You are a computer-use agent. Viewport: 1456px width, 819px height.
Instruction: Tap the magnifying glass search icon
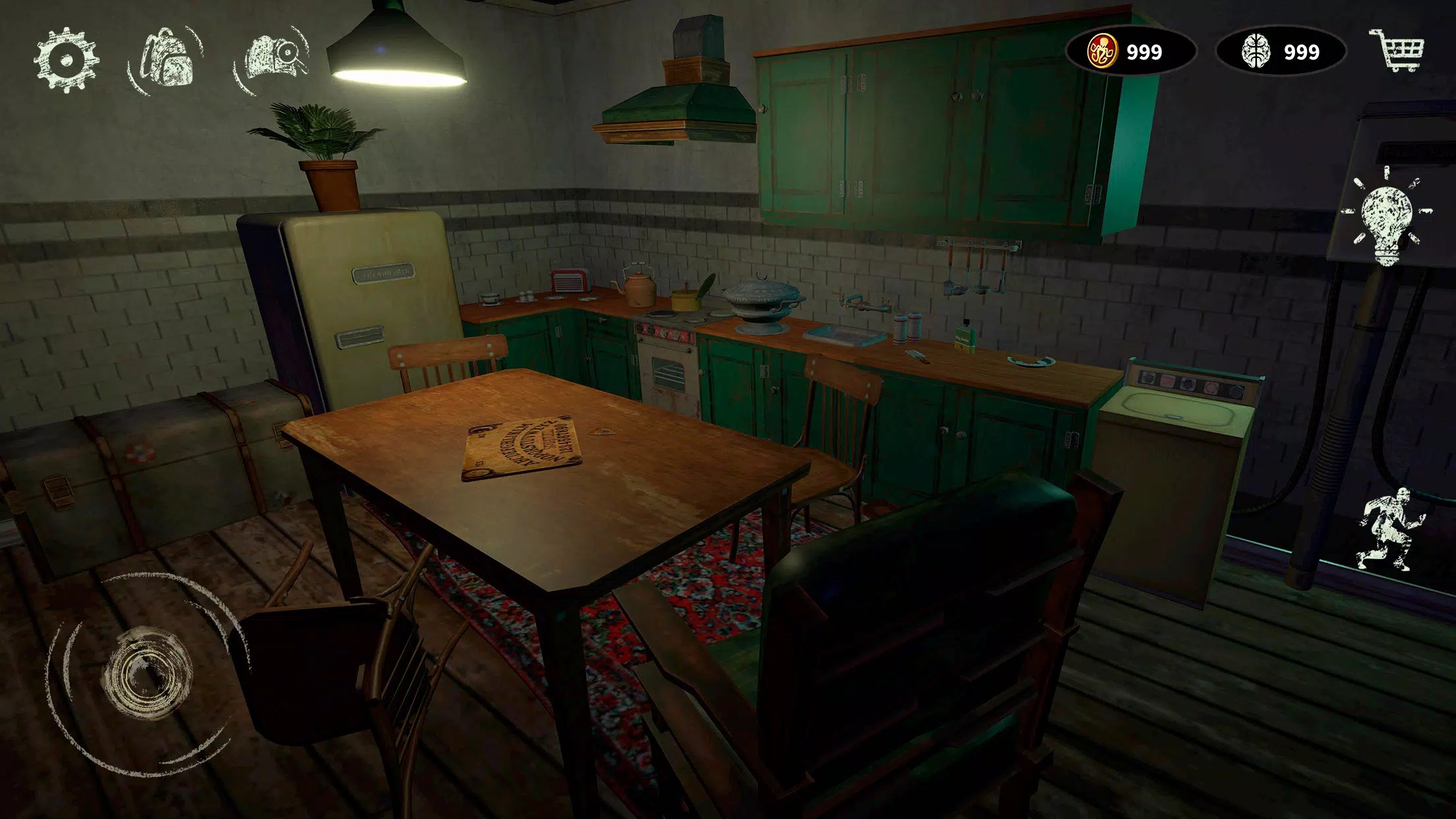(273, 58)
